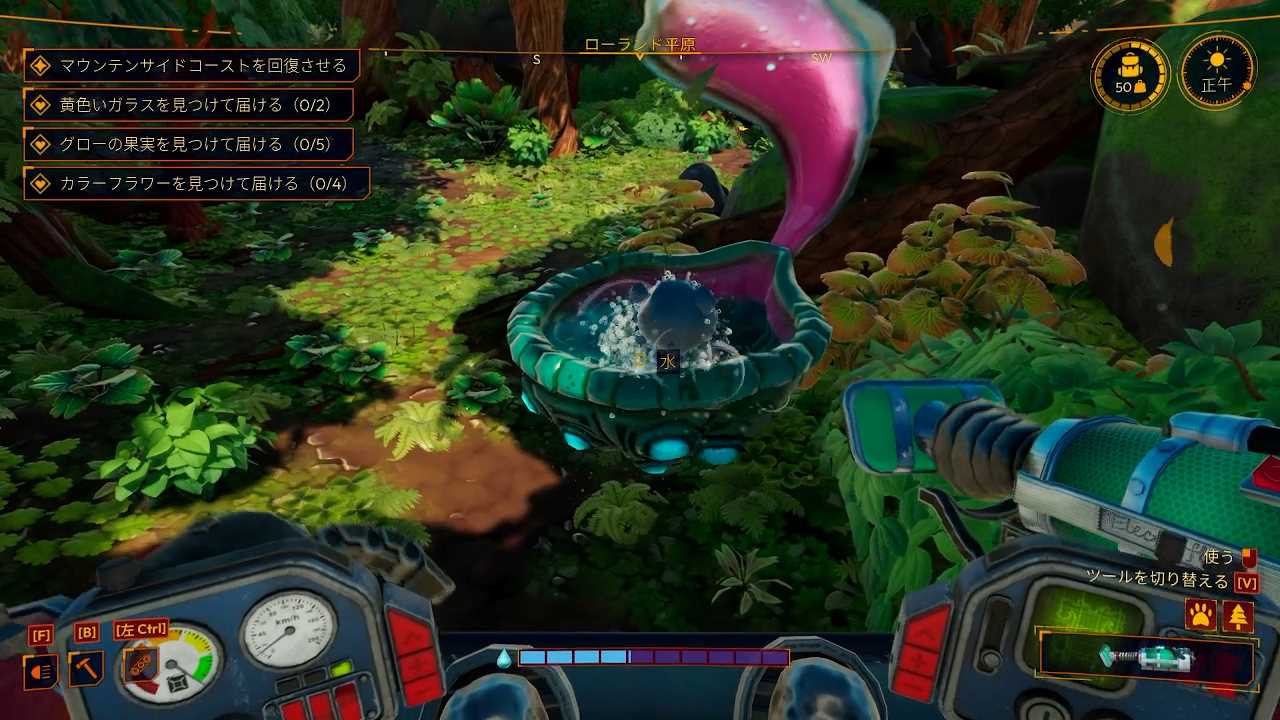The height and width of the screenshot is (720, 1280).
Task: Select the pine tree flora icon
Action: 1238,616
